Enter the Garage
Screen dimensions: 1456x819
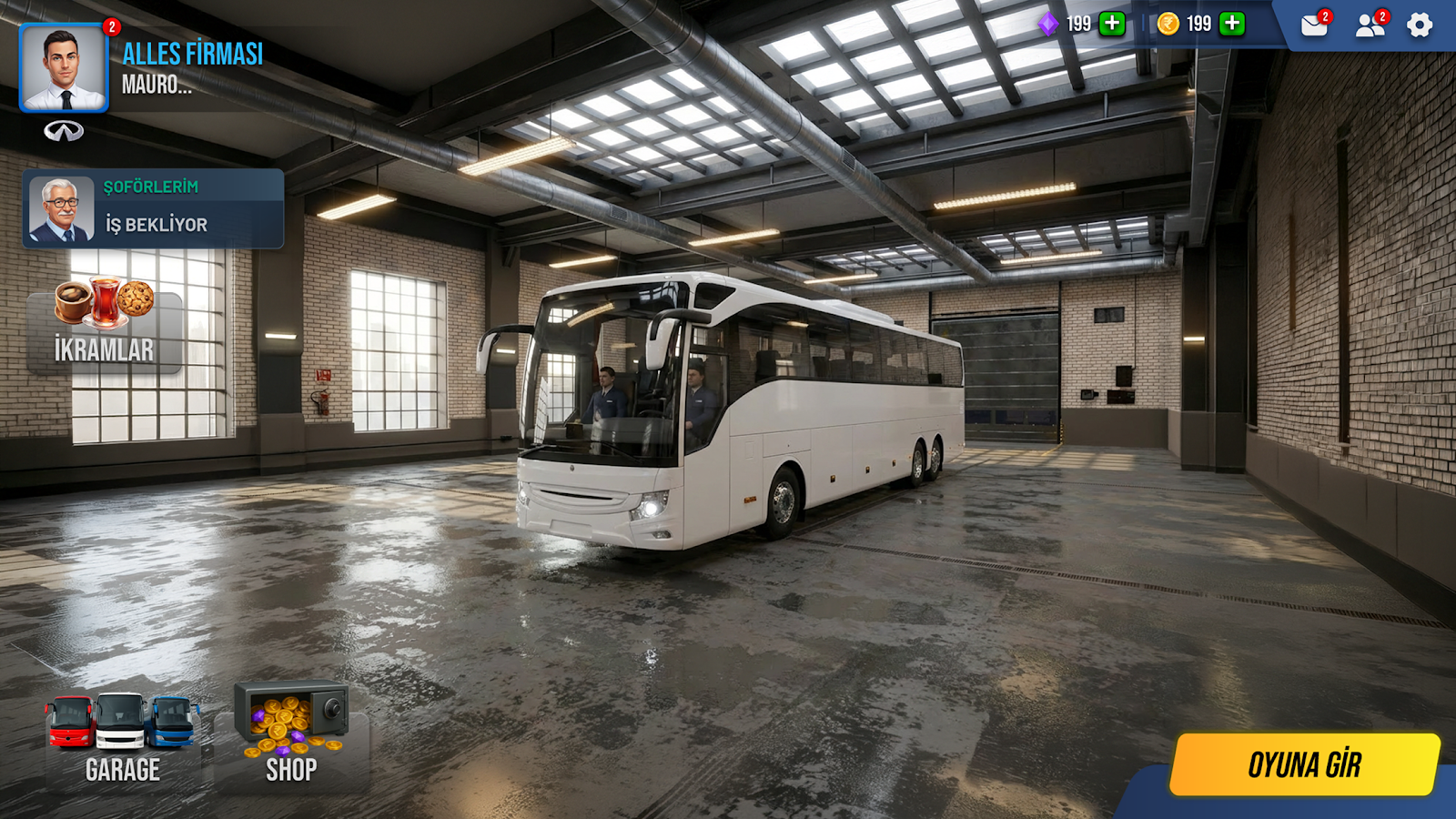click(x=122, y=739)
